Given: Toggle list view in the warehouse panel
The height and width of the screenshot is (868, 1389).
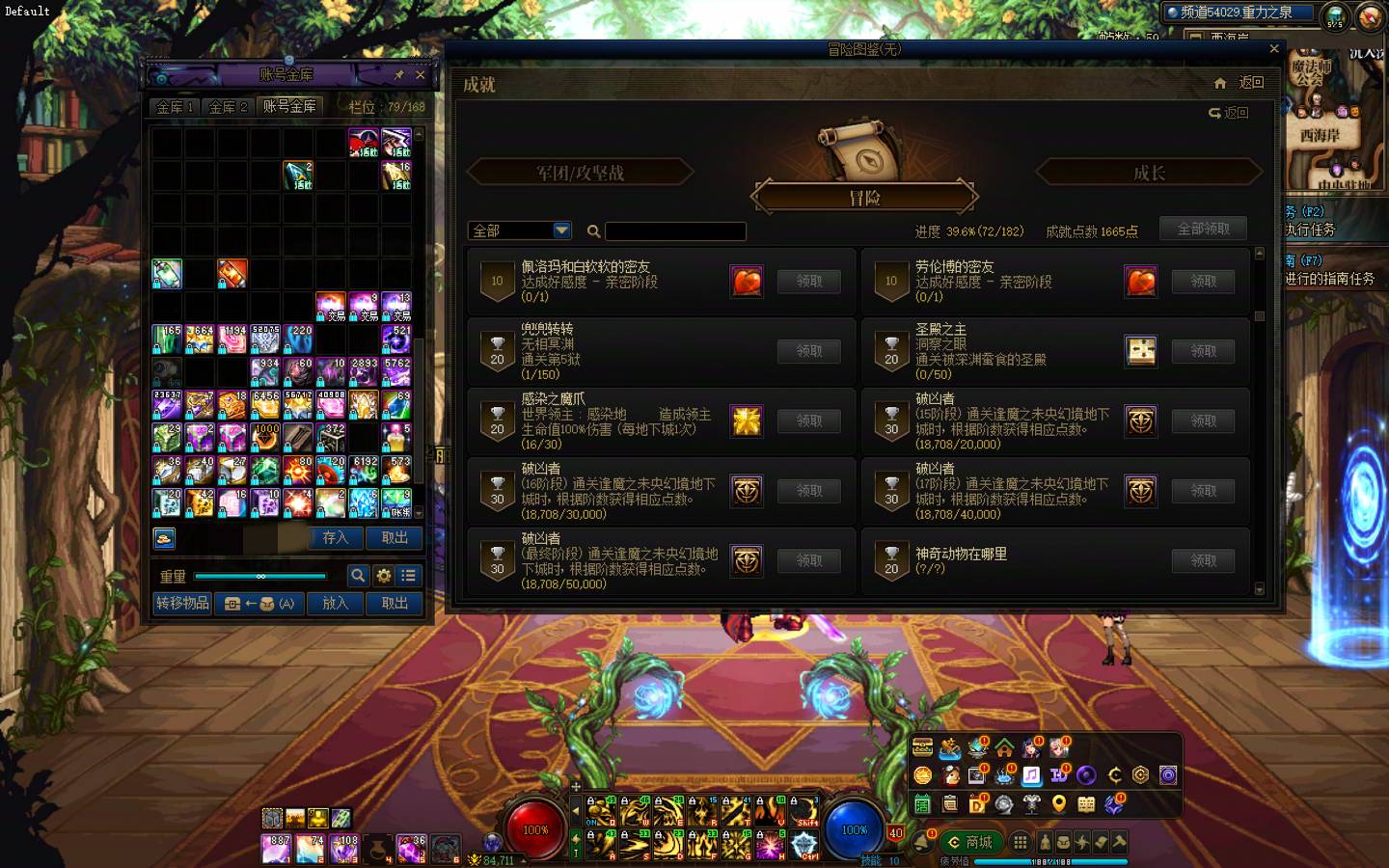Looking at the screenshot, I should click(408, 576).
